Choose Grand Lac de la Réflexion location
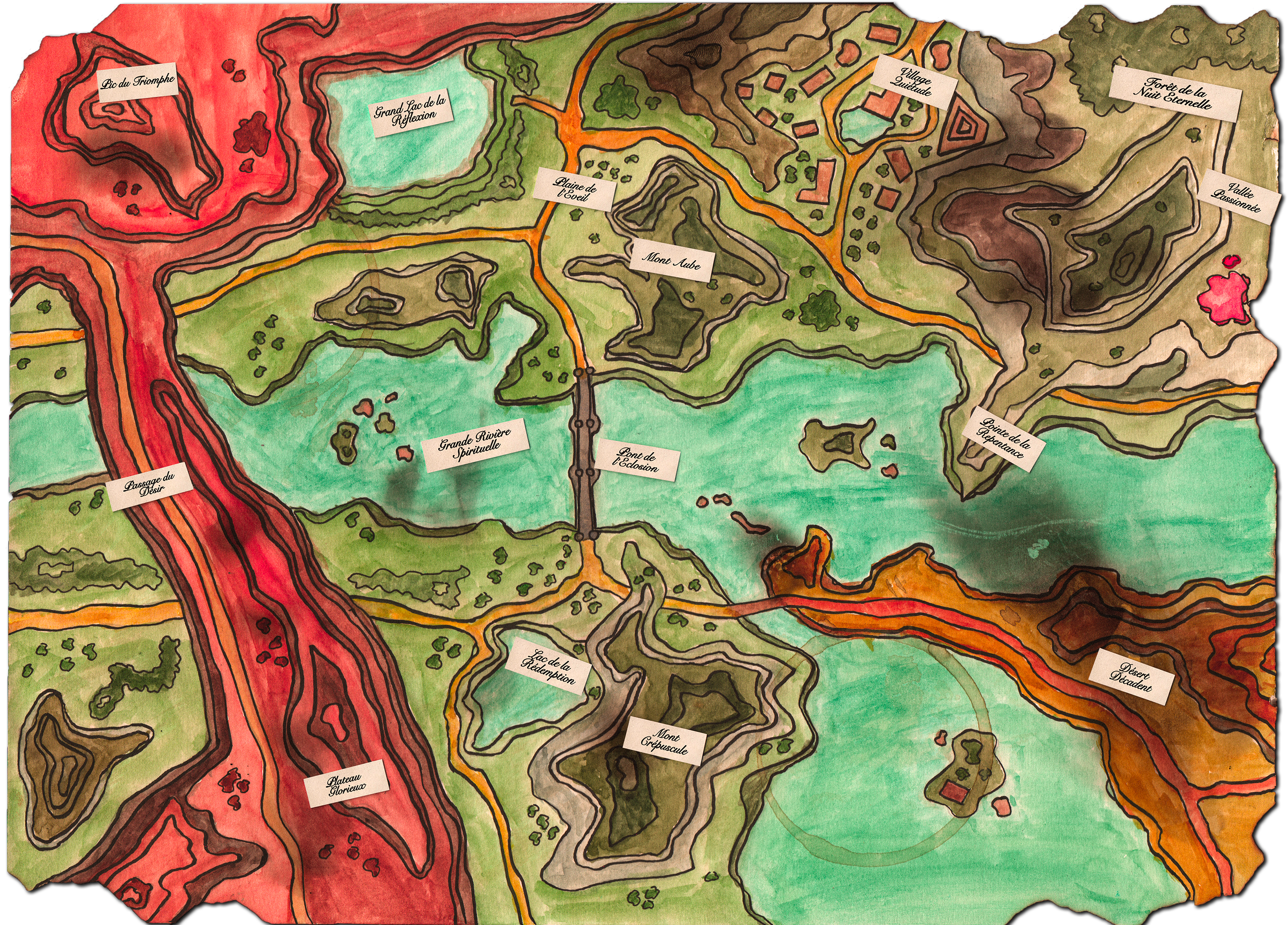1288x925 pixels. click(x=410, y=112)
